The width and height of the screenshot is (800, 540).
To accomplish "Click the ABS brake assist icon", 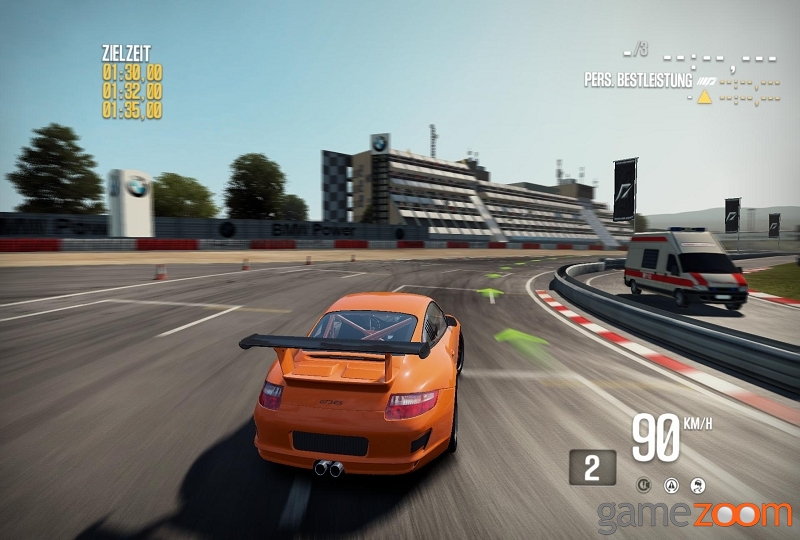I will click(645, 485).
